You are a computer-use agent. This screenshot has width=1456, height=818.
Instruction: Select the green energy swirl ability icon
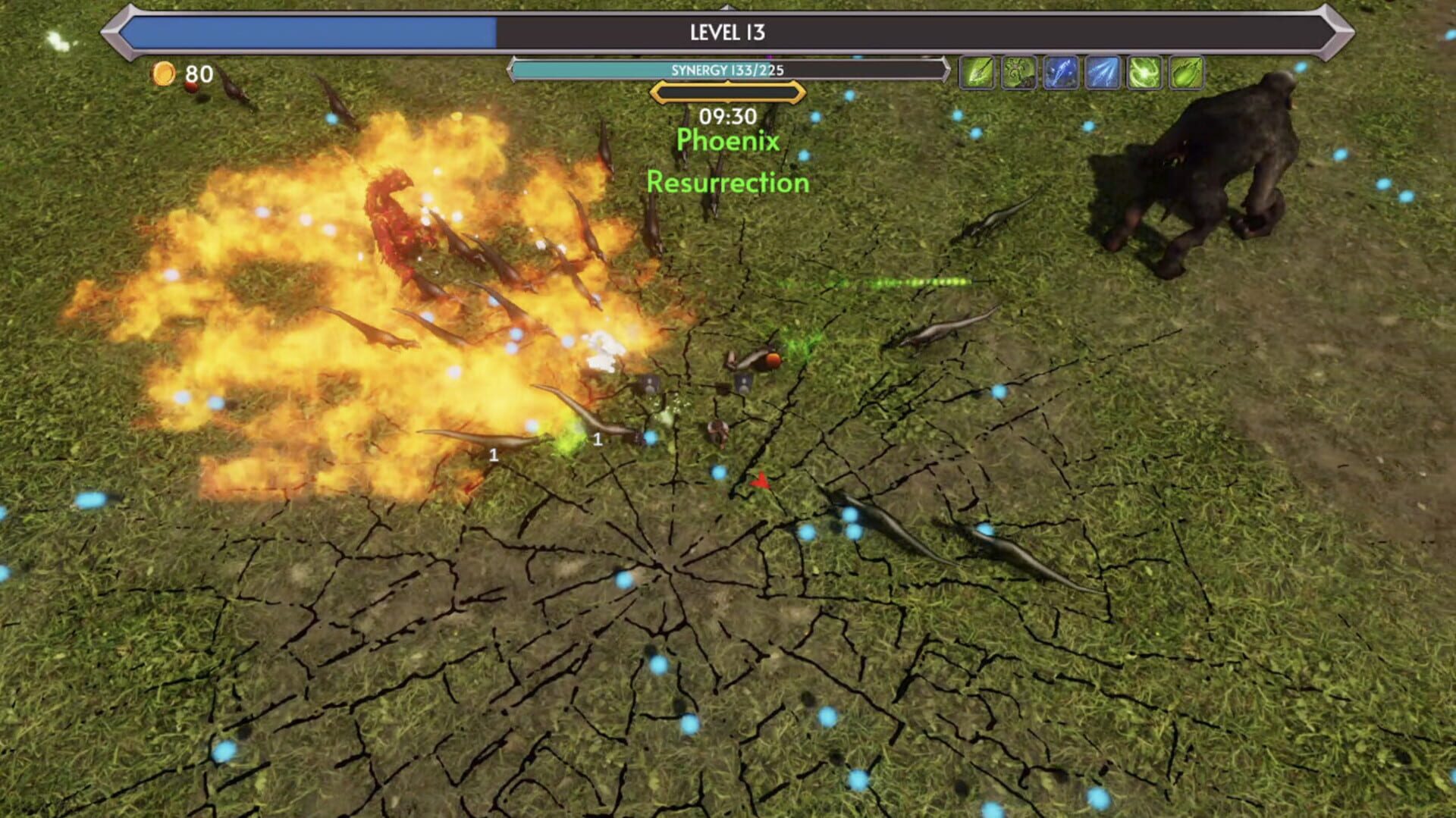click(x=1145, y=72)
